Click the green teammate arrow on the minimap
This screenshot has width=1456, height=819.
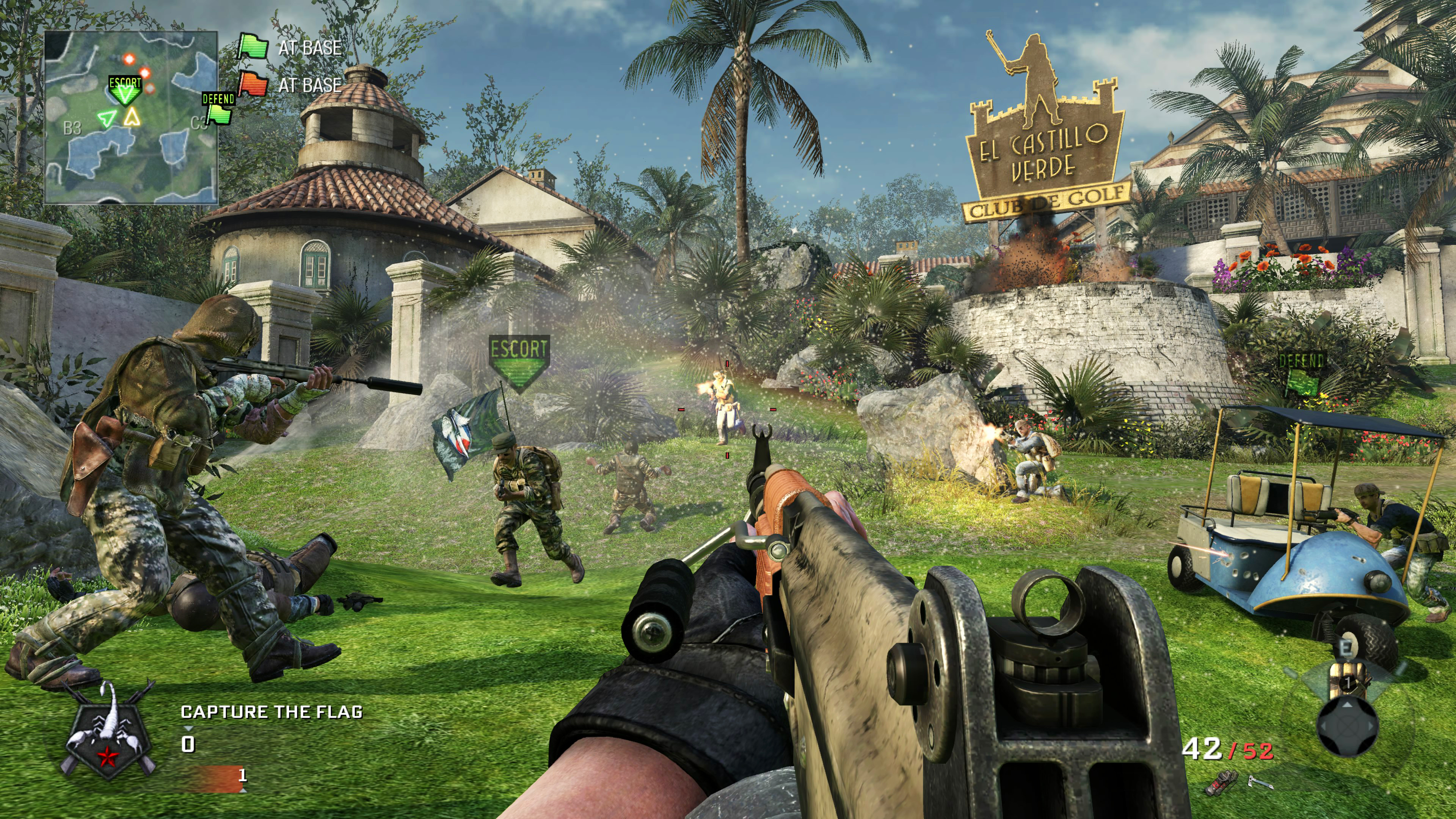(x=106, y=118)
